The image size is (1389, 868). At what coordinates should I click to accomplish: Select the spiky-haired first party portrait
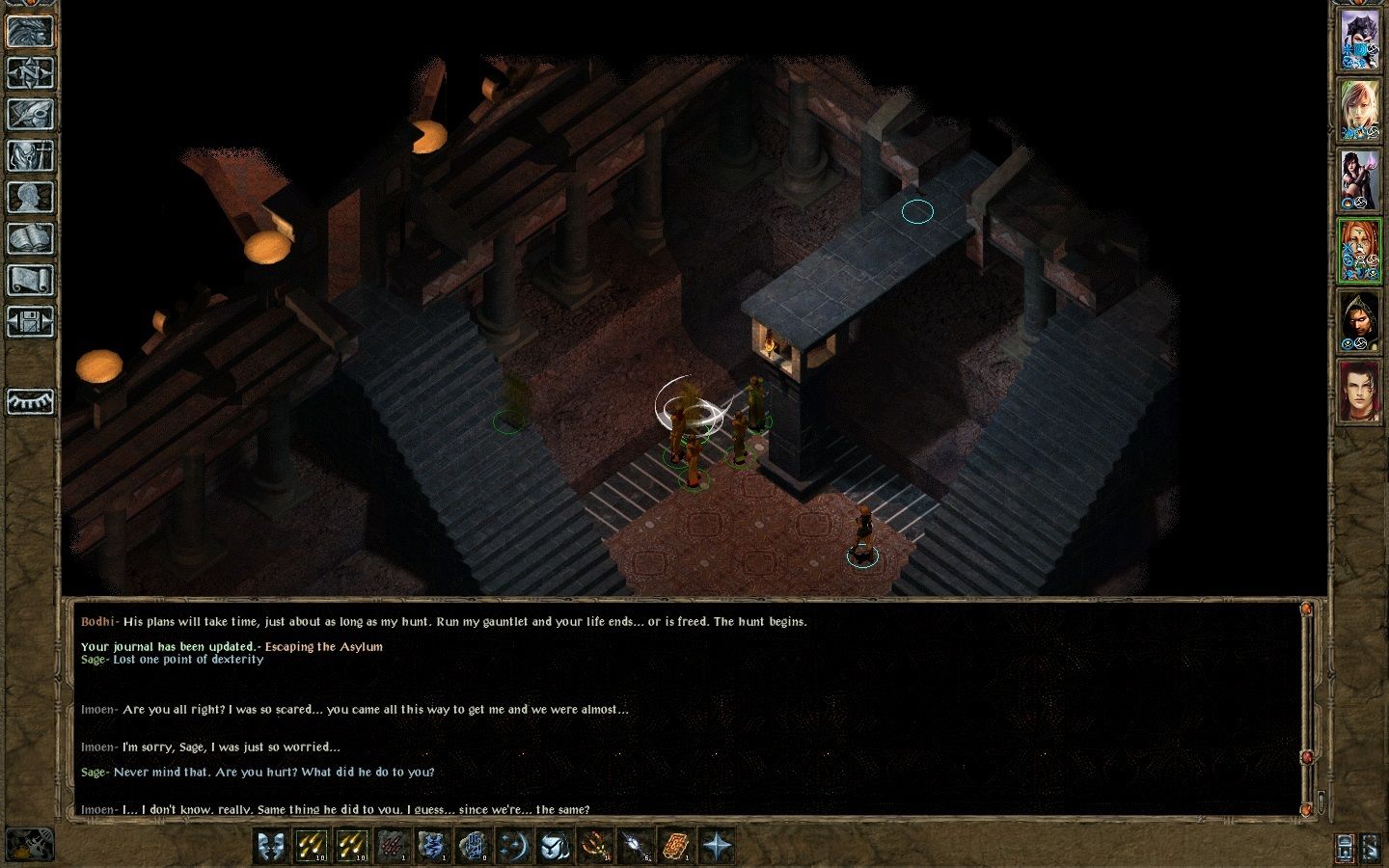[1359, 41]
